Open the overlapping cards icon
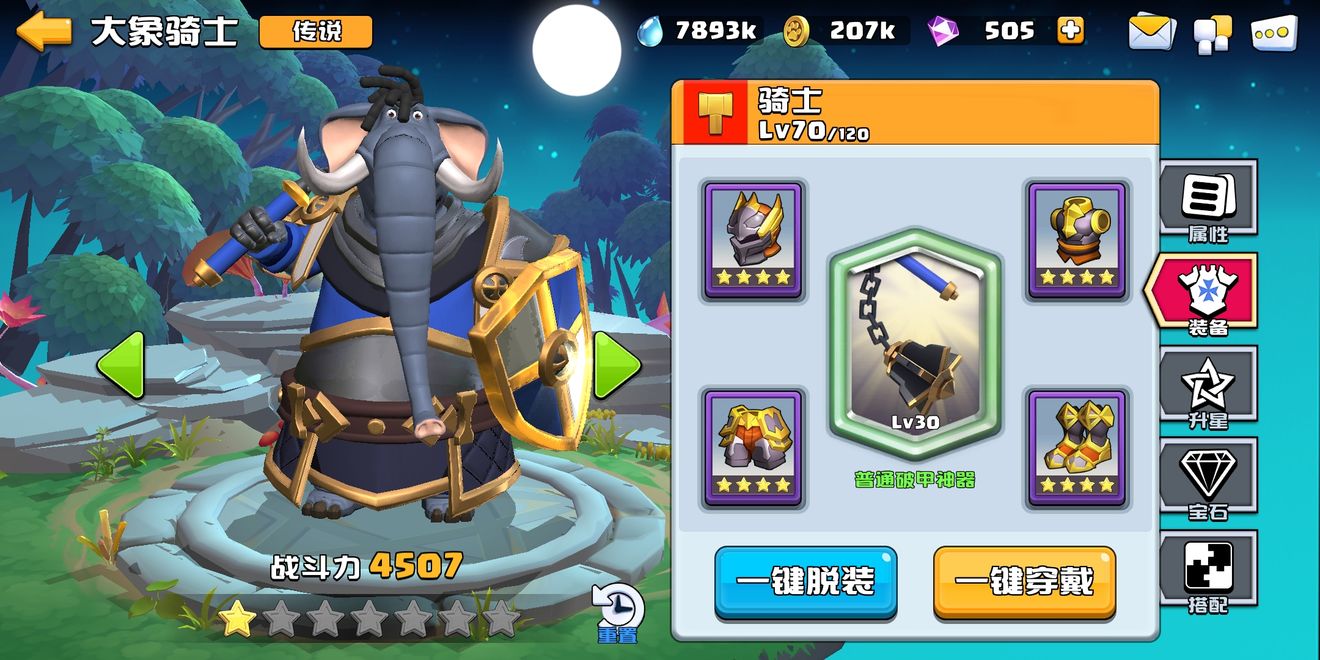This screenshot has height=660, width=1320. click(1212, 33)
